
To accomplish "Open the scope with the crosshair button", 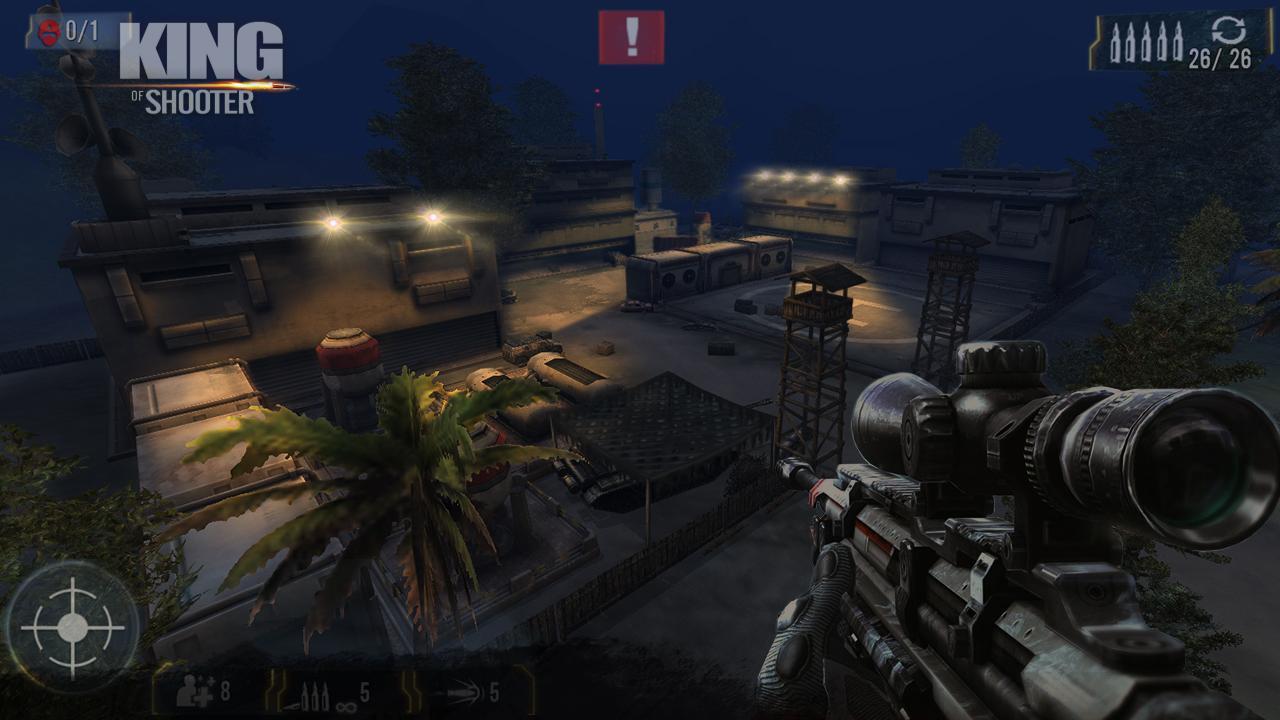I will pos(72,630).
